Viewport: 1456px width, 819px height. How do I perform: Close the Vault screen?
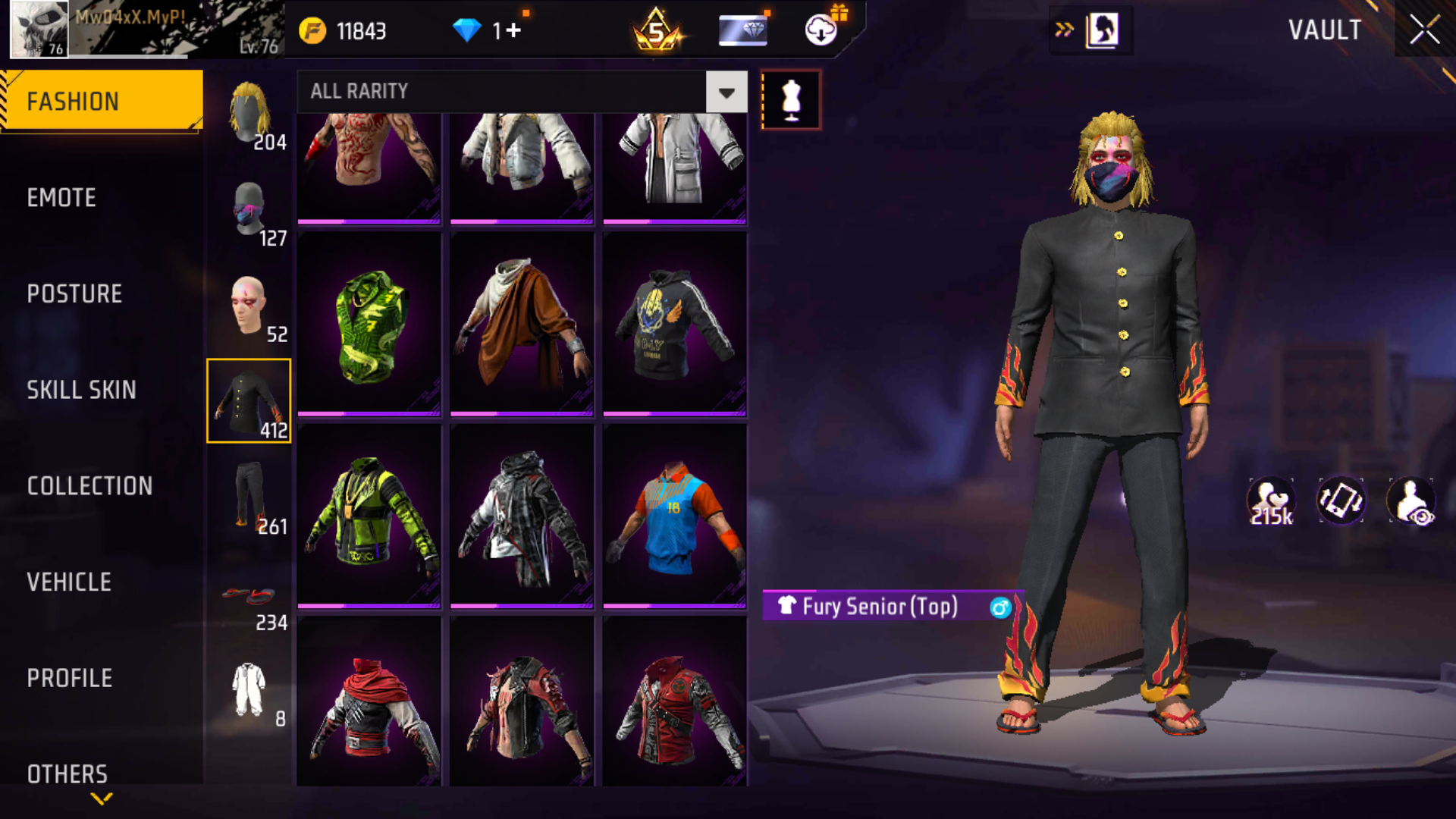[1424, 30]
